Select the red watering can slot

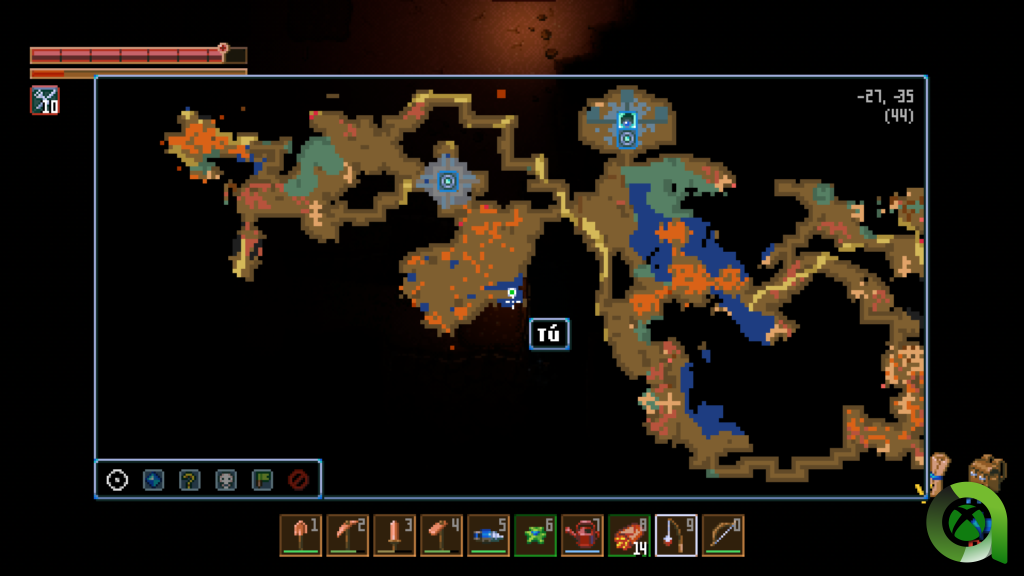[x=582, y=535]
